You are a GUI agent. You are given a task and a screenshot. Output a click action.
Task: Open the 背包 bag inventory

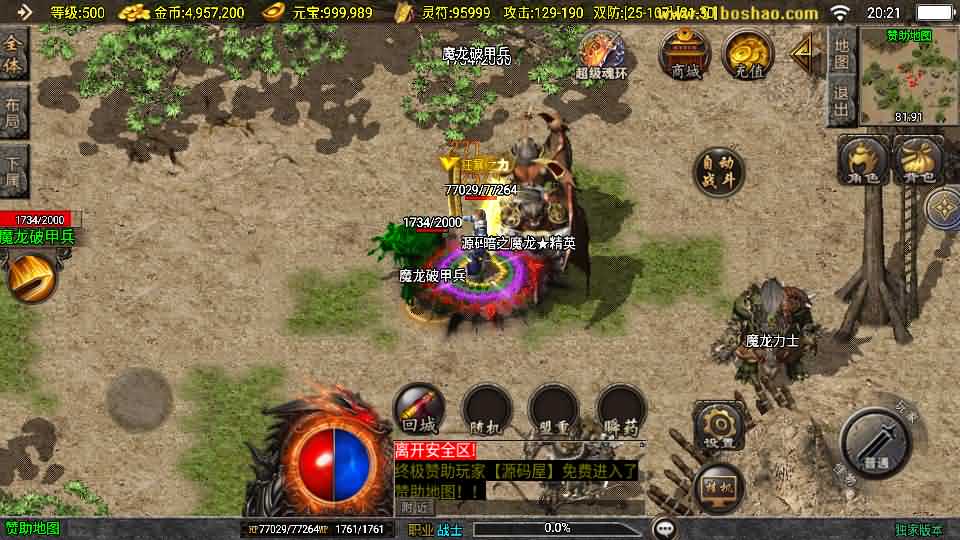point(917,161)
